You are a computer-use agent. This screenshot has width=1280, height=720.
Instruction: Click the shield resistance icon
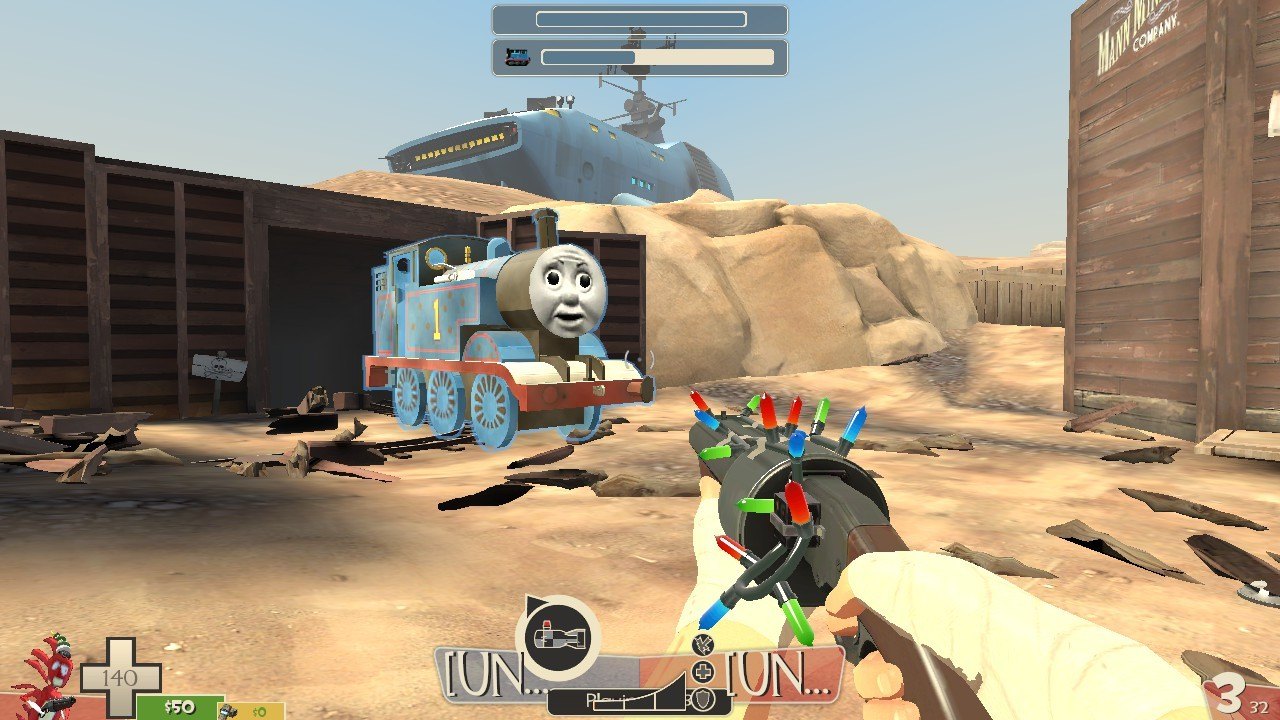(704, 698)
